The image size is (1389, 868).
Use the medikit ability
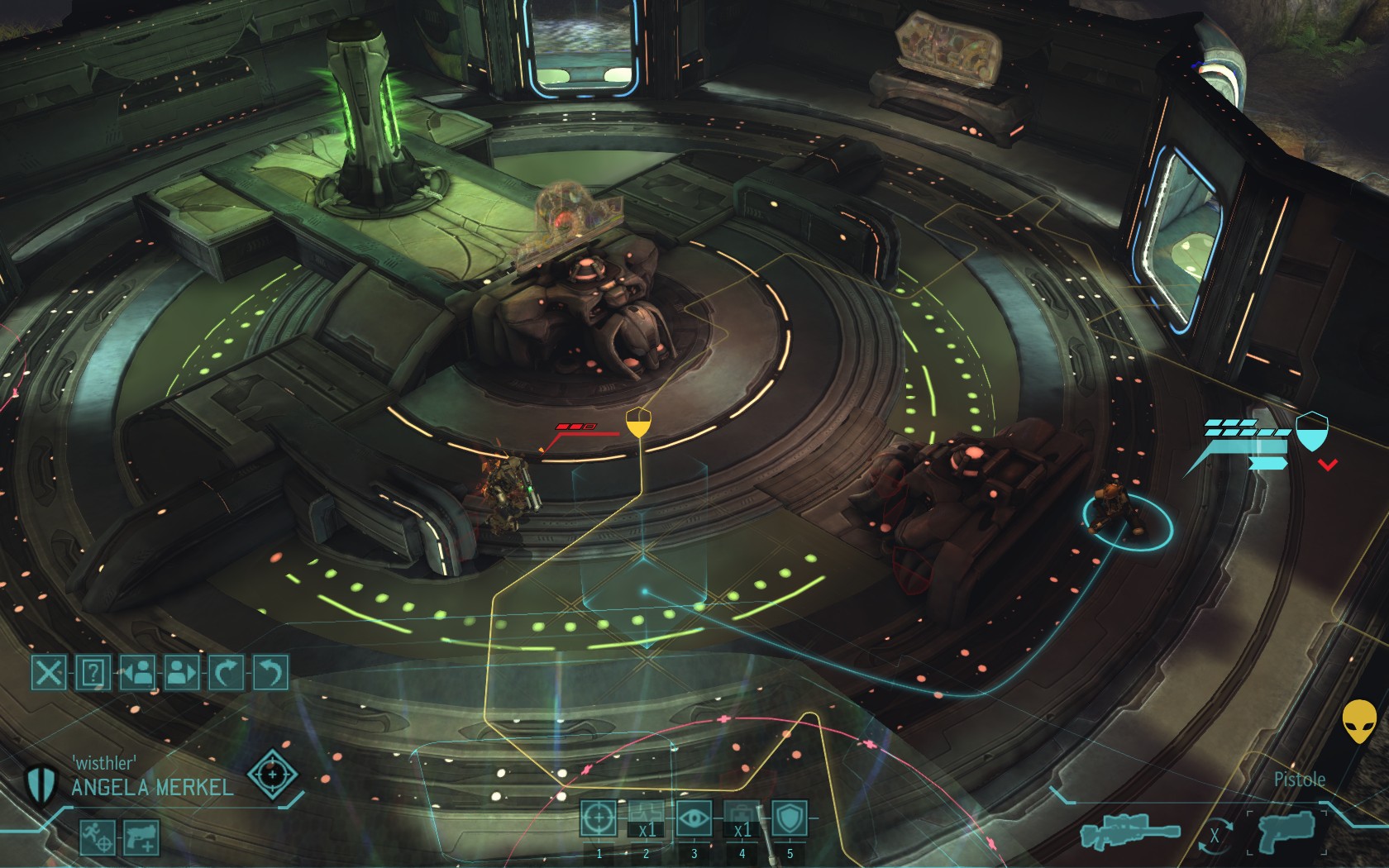click(742, 818)
